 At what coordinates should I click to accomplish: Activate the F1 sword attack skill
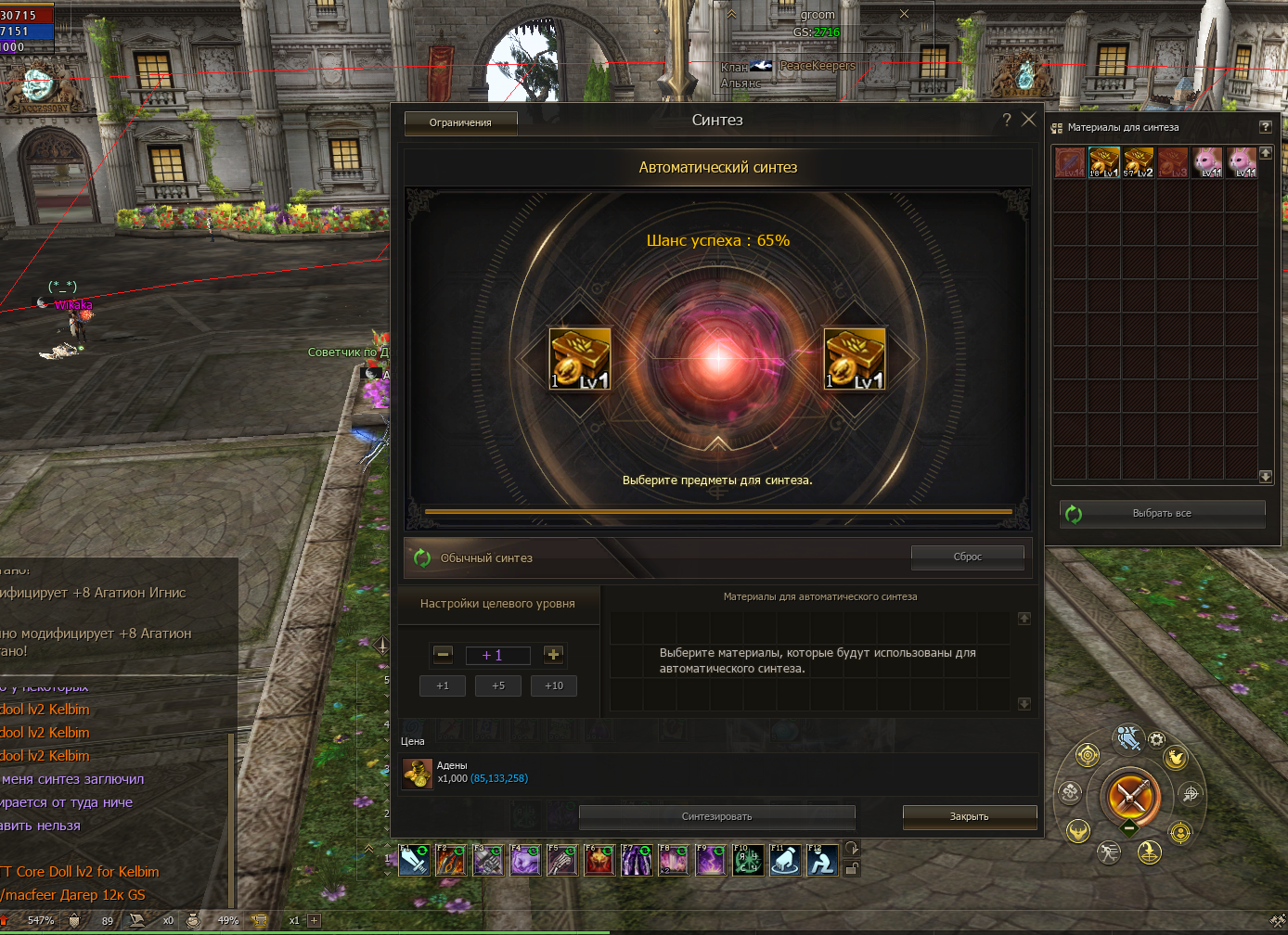point(413,862)
